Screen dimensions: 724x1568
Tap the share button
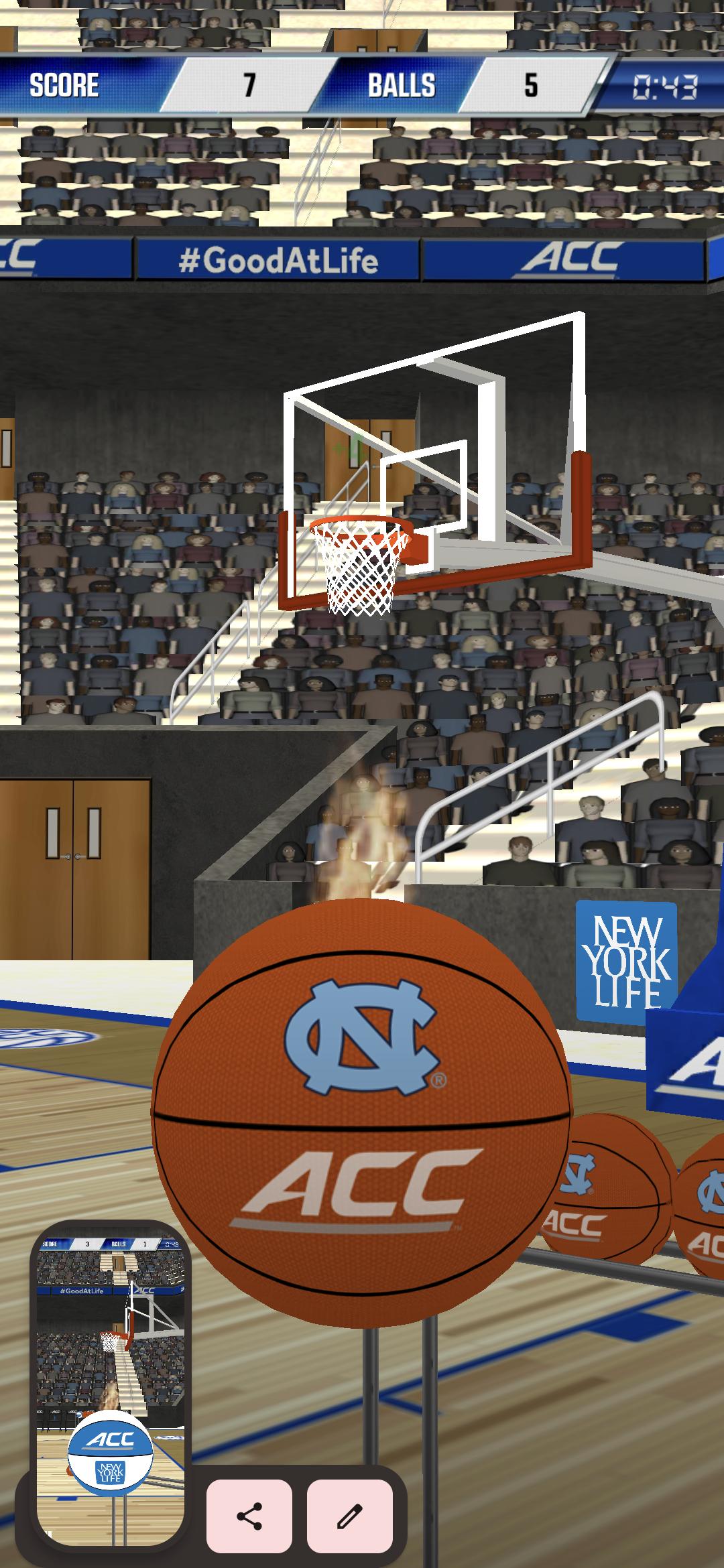click(x=249, y=1516)
